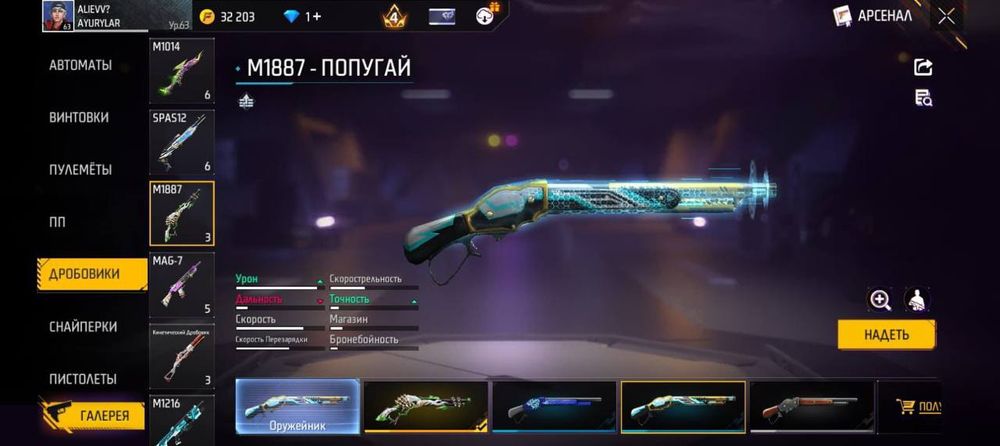
Task: Zoom in with the magnifier icon
Action: pyautogui.click(x=880, y=299)
